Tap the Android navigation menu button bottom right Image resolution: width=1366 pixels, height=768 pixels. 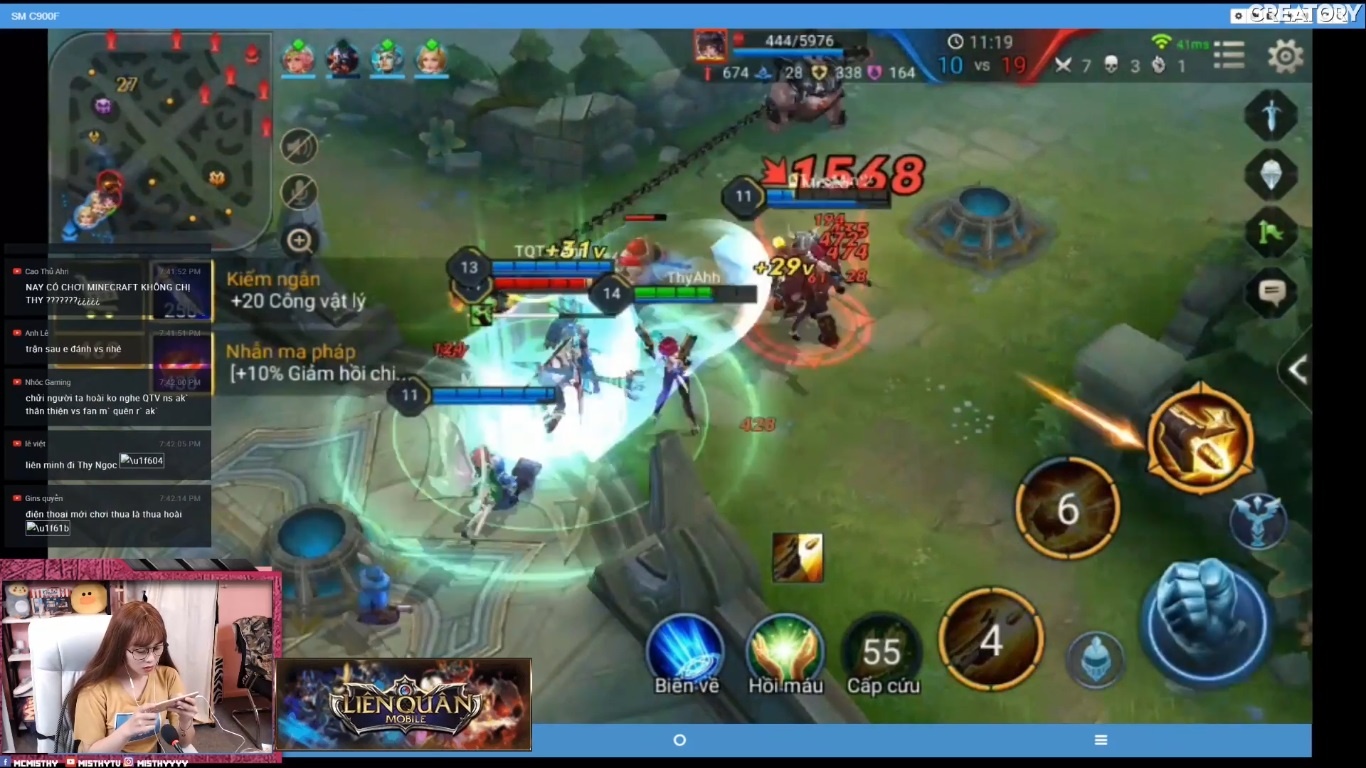click(x=1100, y=740)
